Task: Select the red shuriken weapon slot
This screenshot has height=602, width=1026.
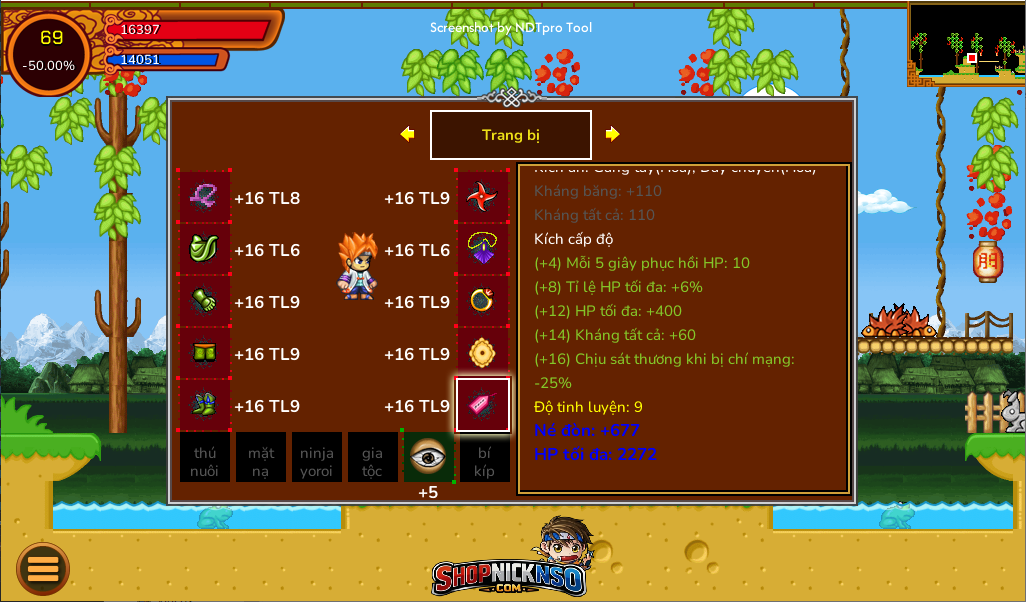Action: (483, 197)
